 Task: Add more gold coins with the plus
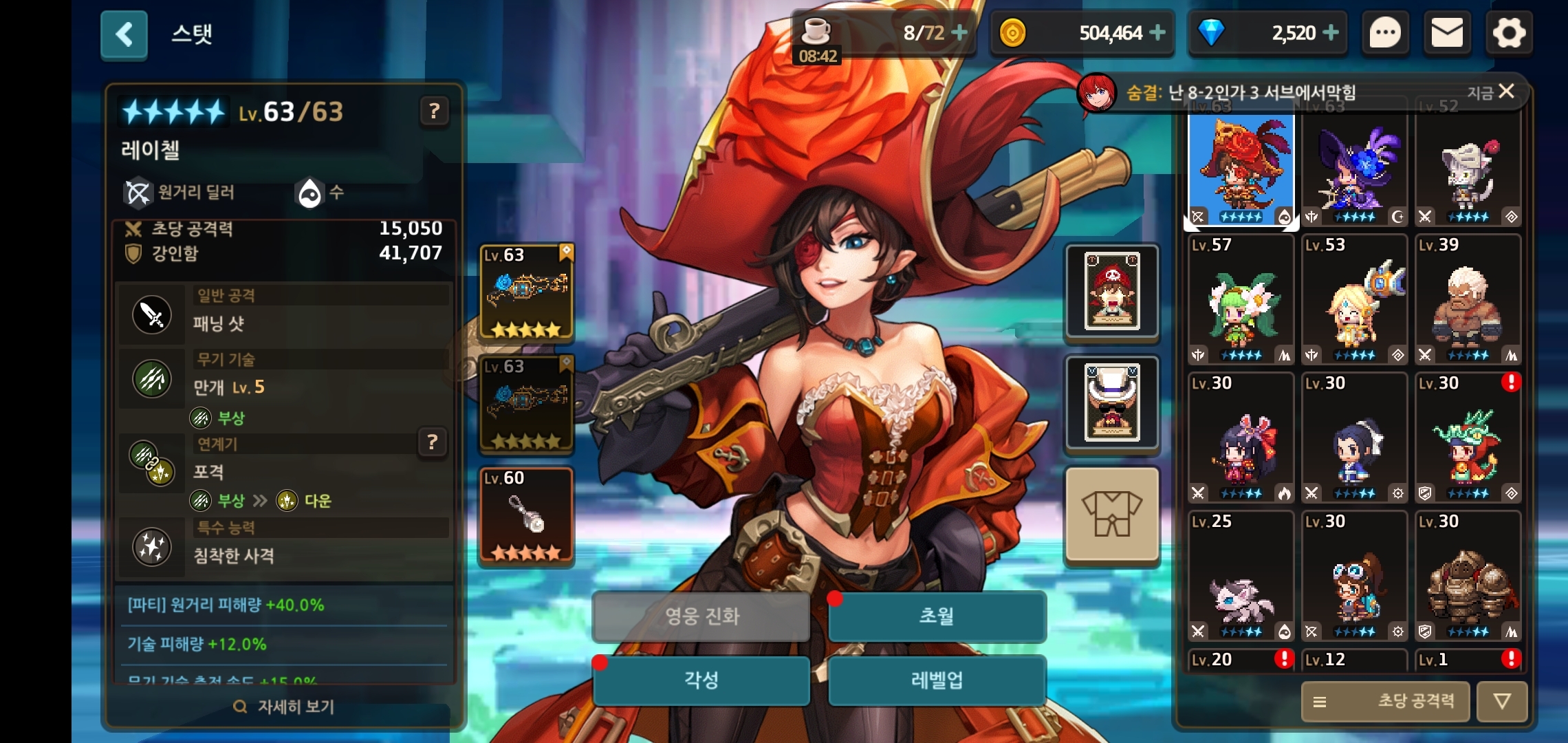[x=1157, y=32]
